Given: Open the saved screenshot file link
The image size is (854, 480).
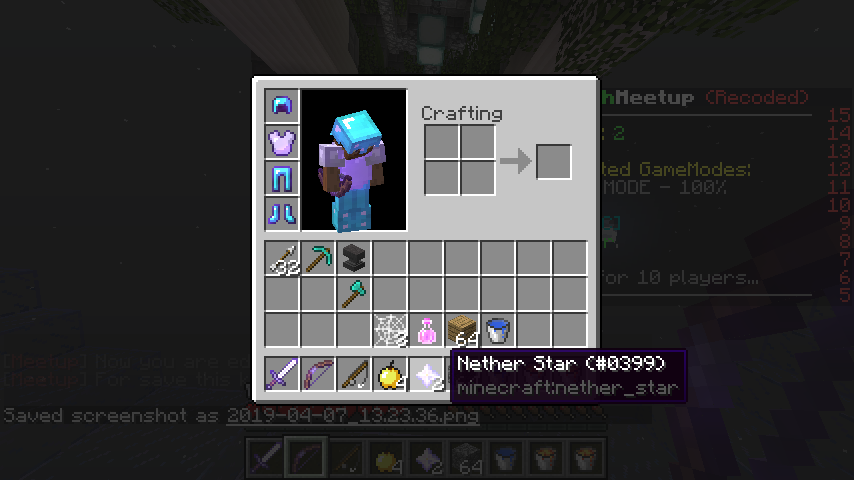Looking at the screenshot, I should tap(352, 415).
